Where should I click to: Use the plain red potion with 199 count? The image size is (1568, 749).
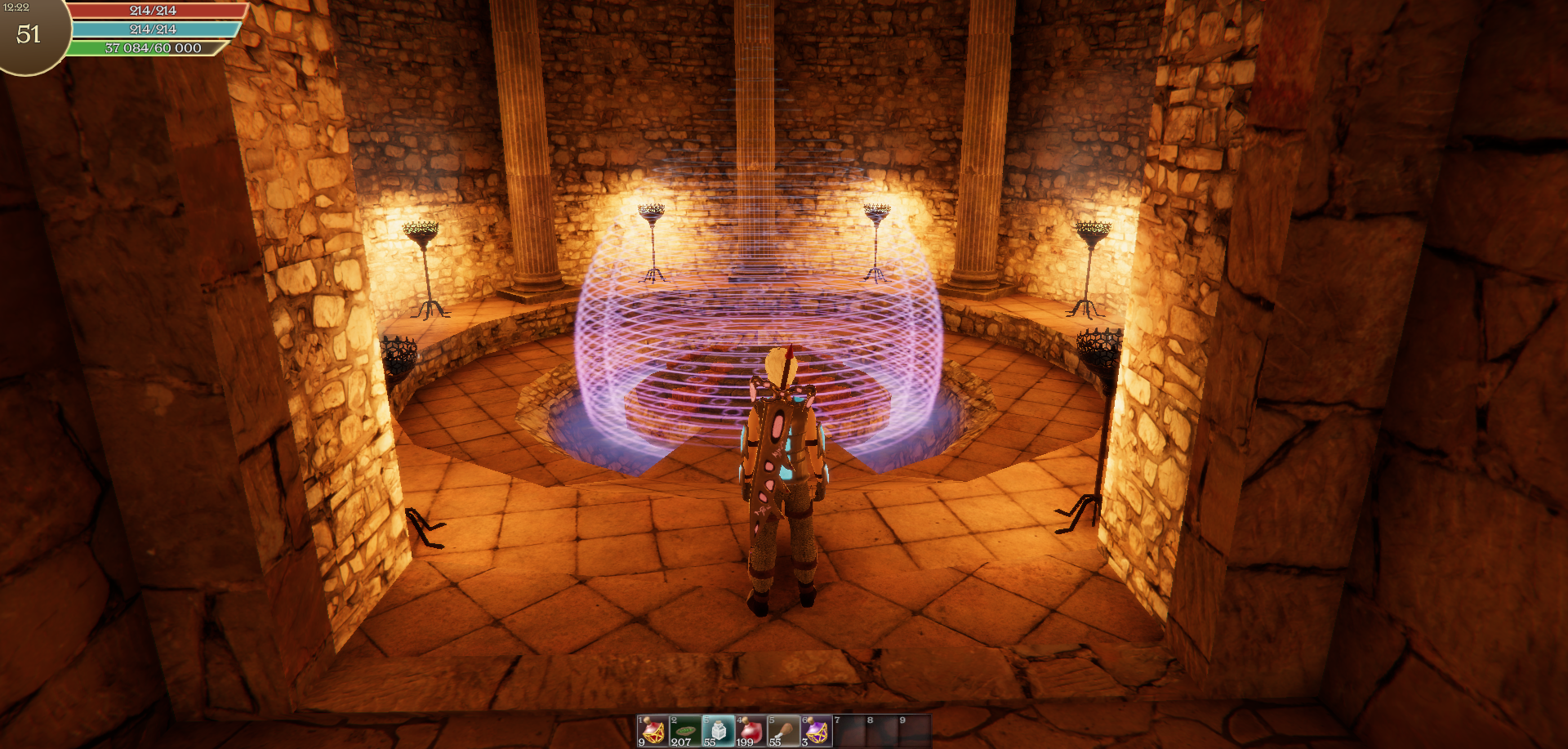point(751,730)
